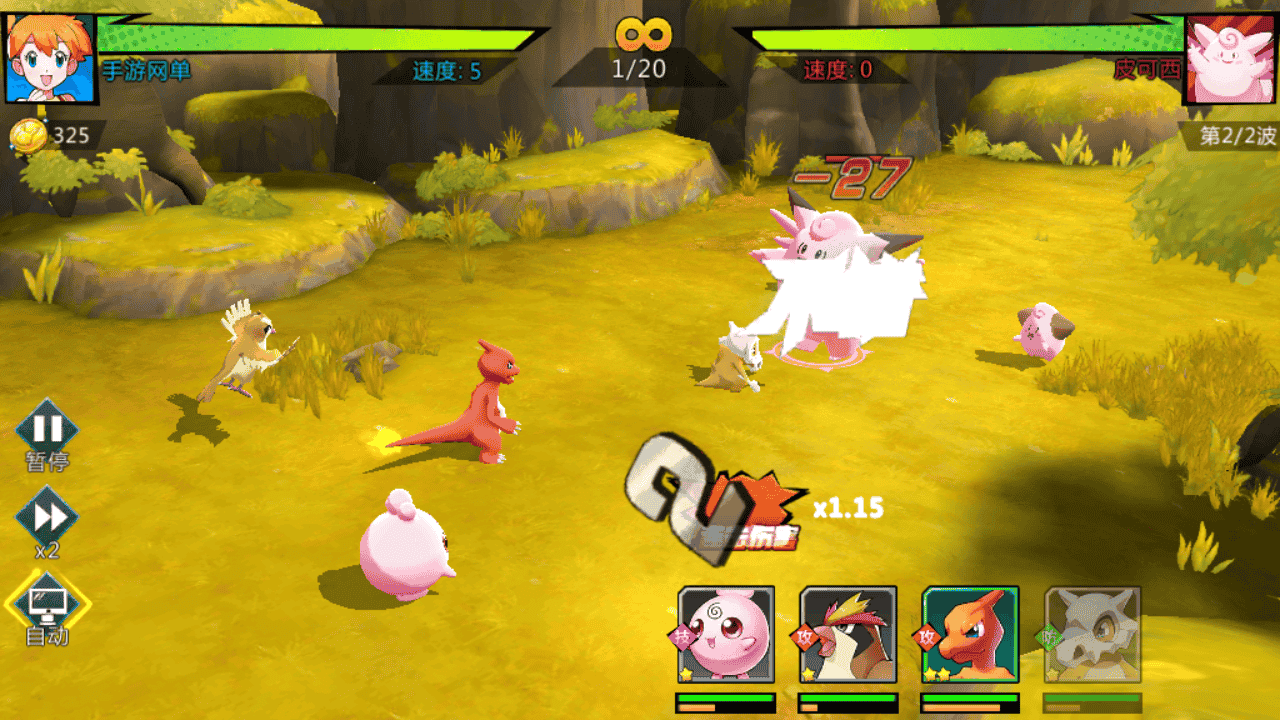
Task: Toggle the x2 battle speed
Action: [47, 517]
